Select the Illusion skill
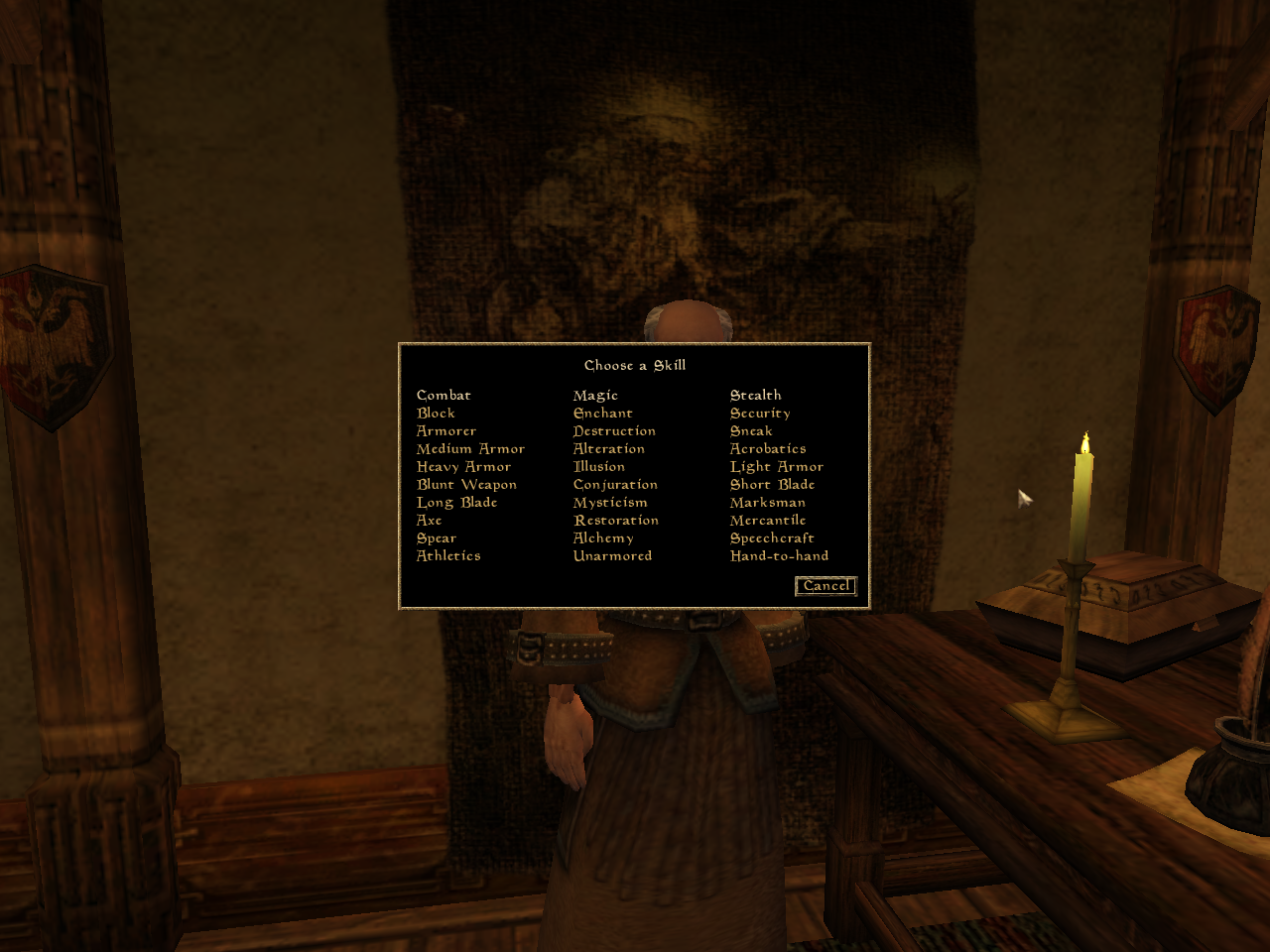The width and height of the screenshot is (1270, 952). [x=599, y=466]
